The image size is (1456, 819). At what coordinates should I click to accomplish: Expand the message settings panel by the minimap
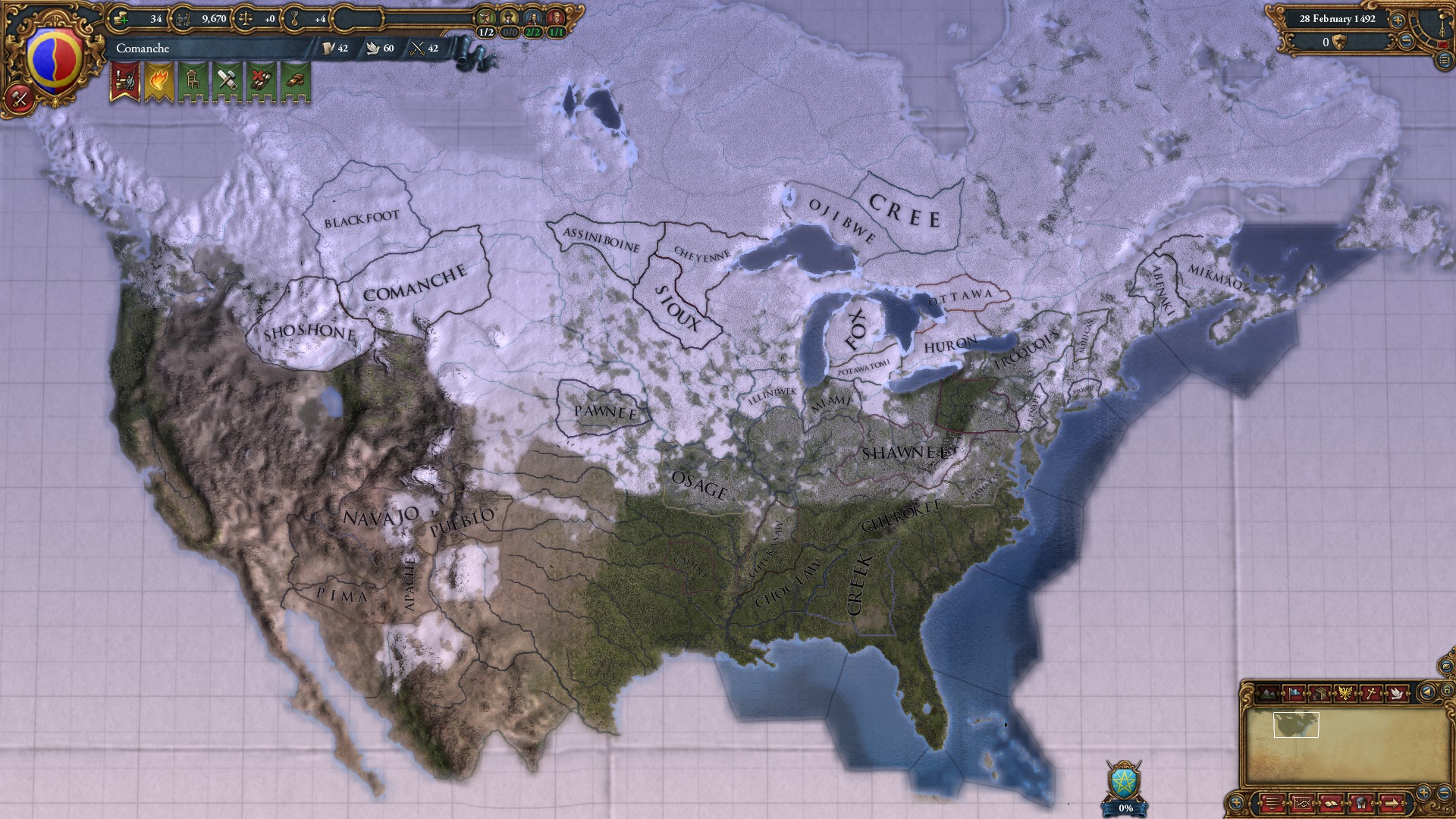click(x=1272, y=804)
